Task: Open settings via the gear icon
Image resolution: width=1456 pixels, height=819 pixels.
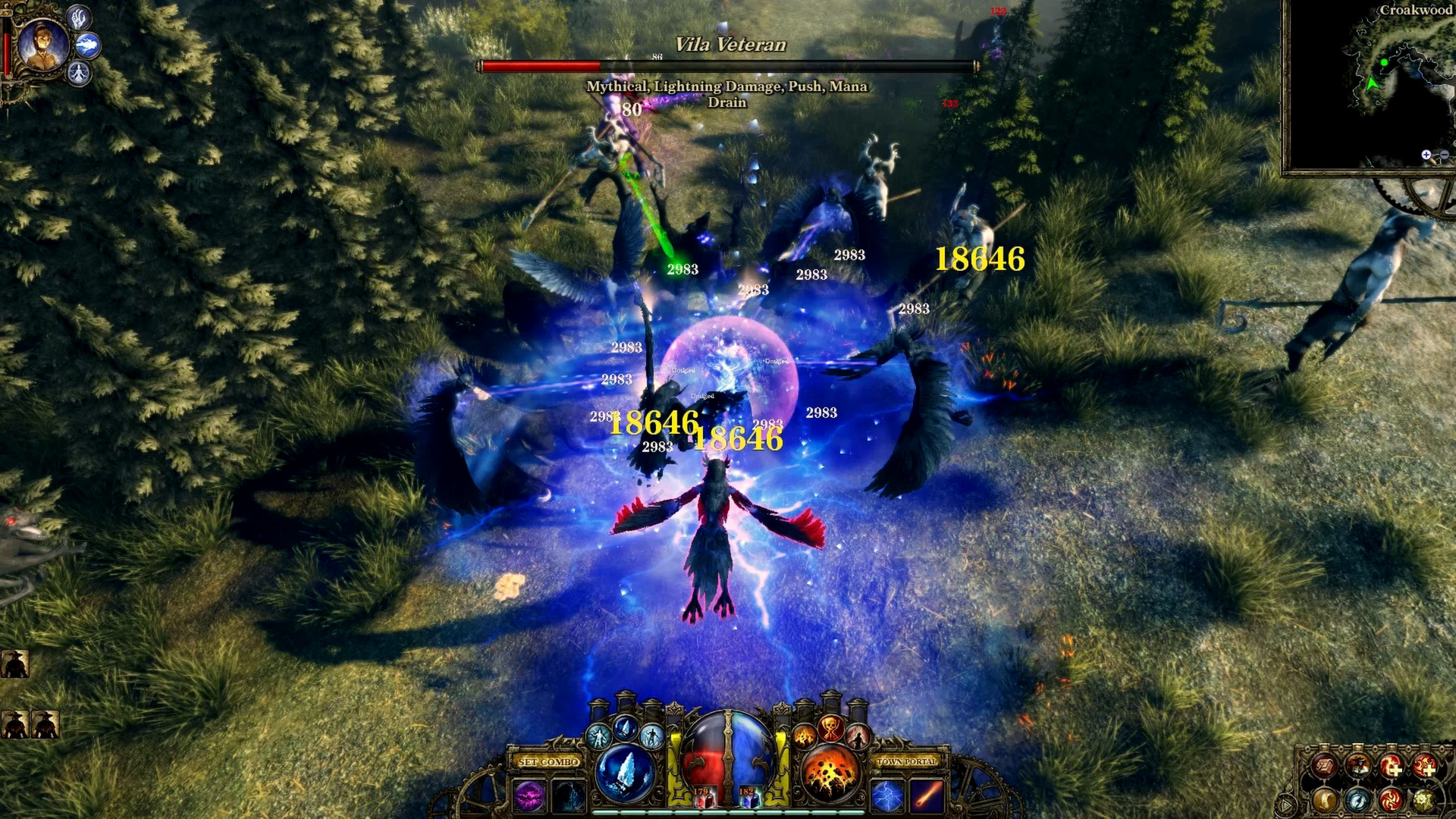Action: (x=1423, y=801)
